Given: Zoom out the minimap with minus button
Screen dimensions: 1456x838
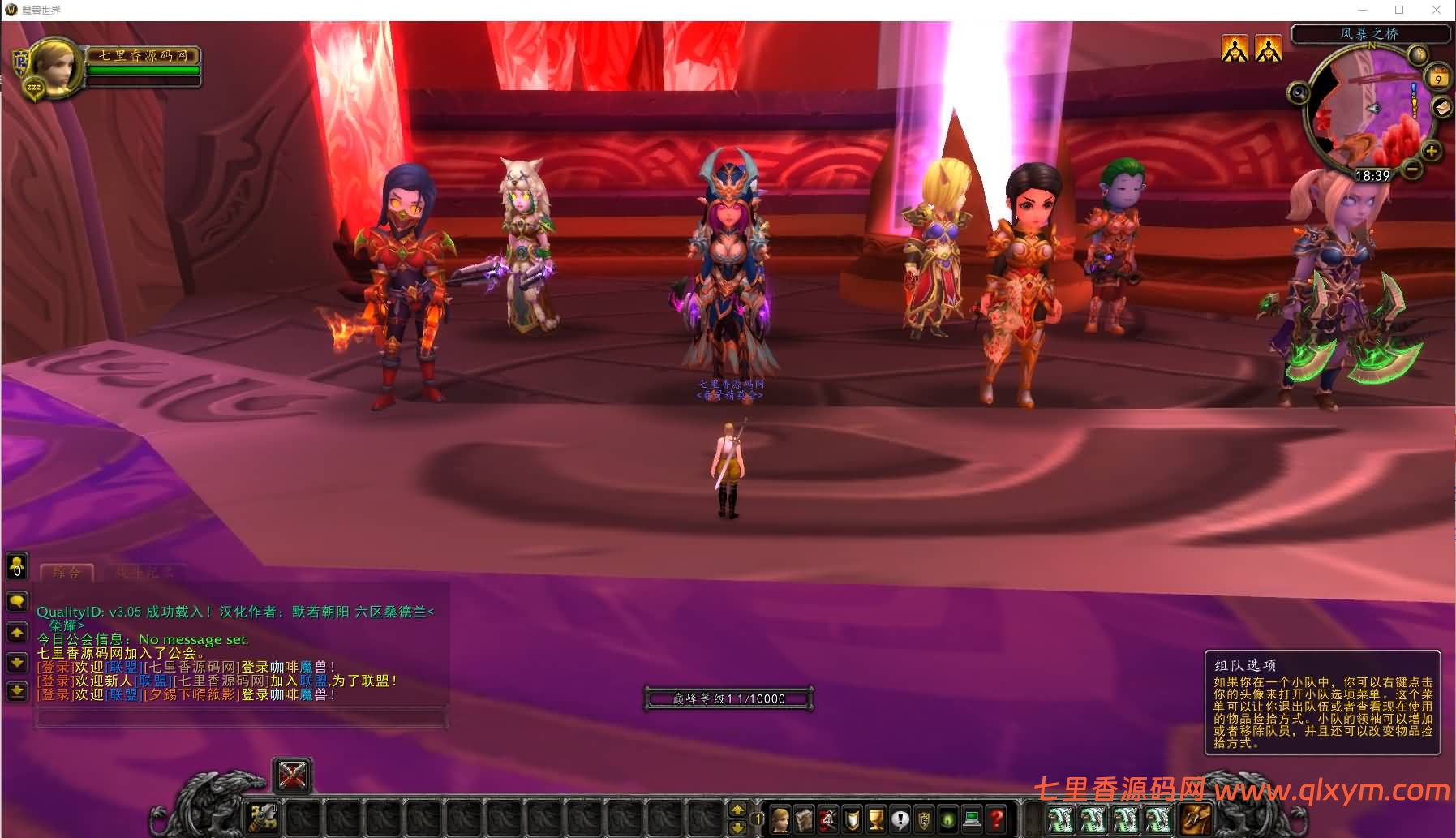Looking at the screenshot, I should click(x=1412, y=170).
